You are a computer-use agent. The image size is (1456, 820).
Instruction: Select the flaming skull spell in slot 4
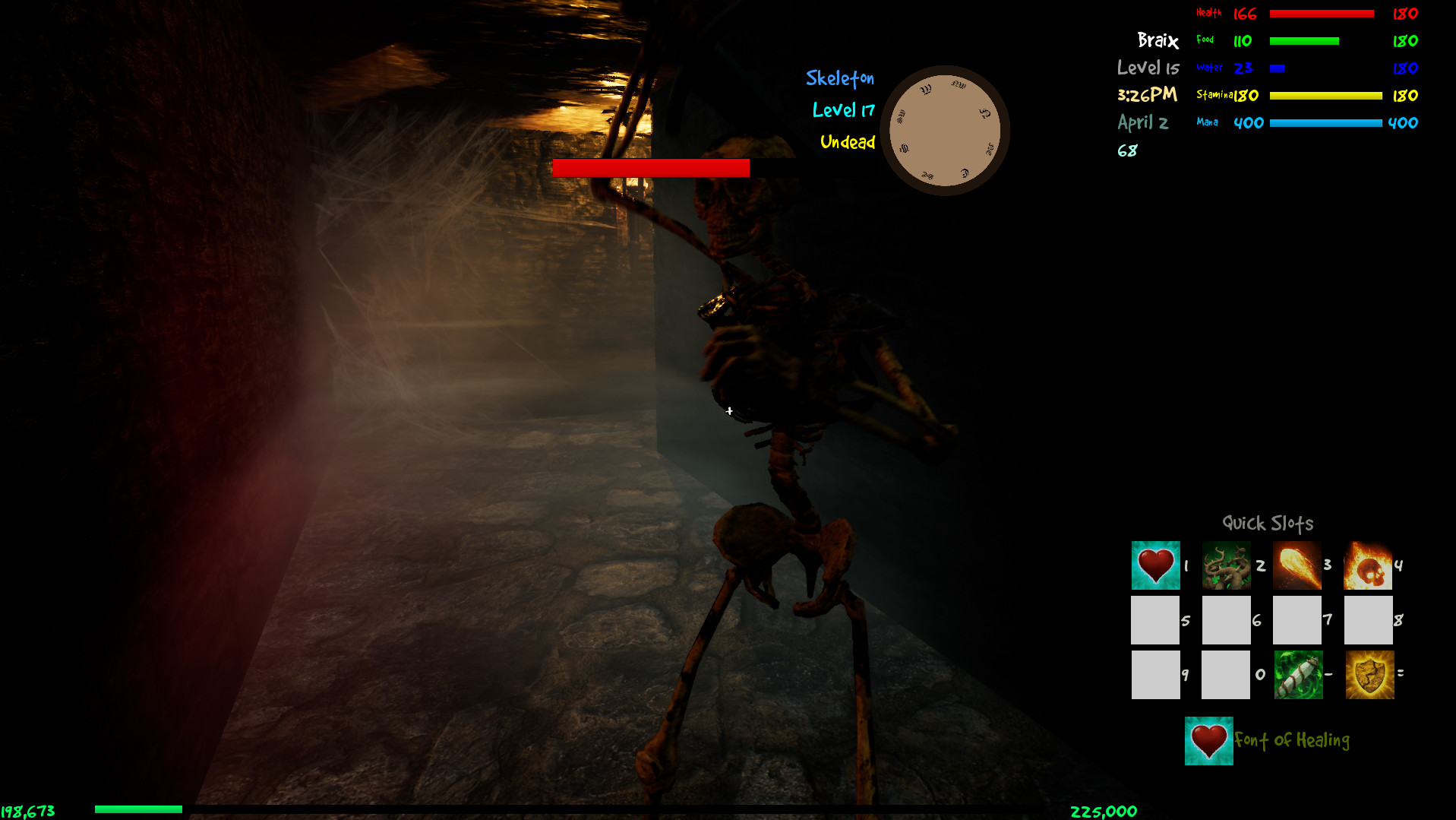coord(1367,565)
